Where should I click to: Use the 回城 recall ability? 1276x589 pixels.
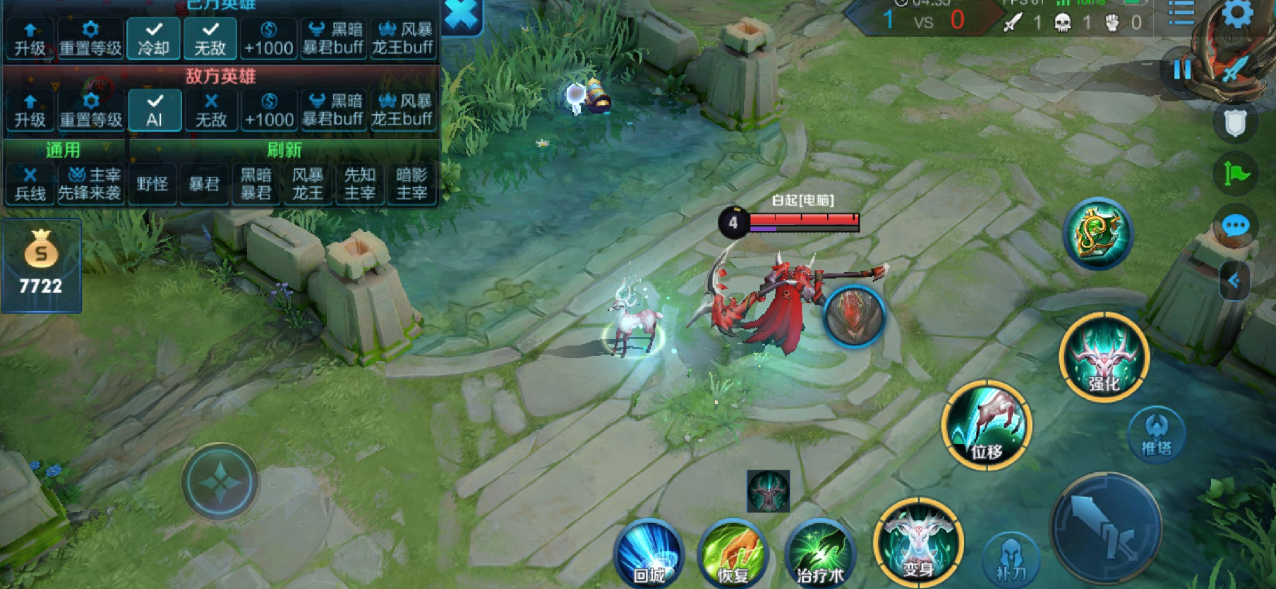648,552
